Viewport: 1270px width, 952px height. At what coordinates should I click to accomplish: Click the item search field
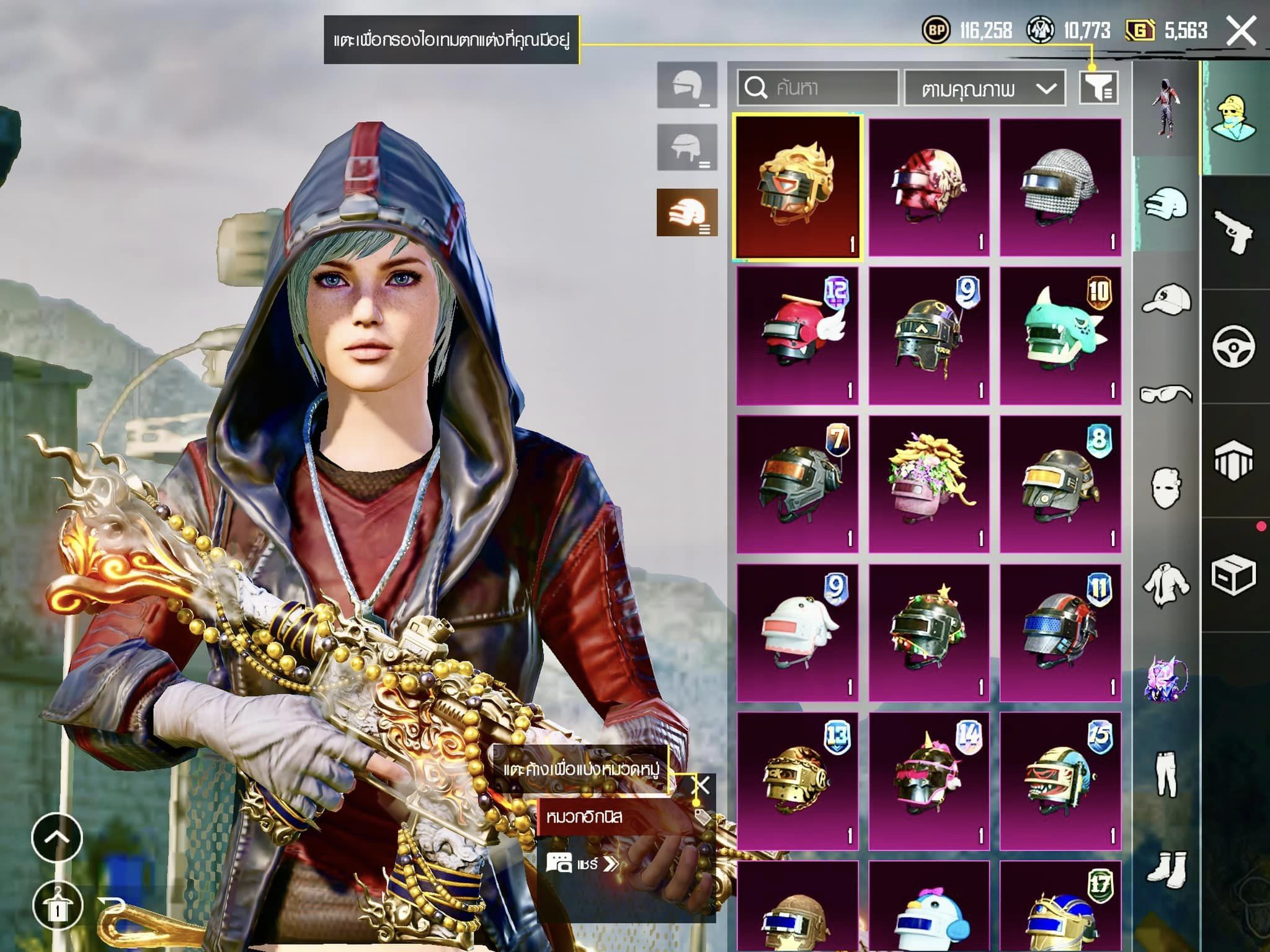click(819, 88)
